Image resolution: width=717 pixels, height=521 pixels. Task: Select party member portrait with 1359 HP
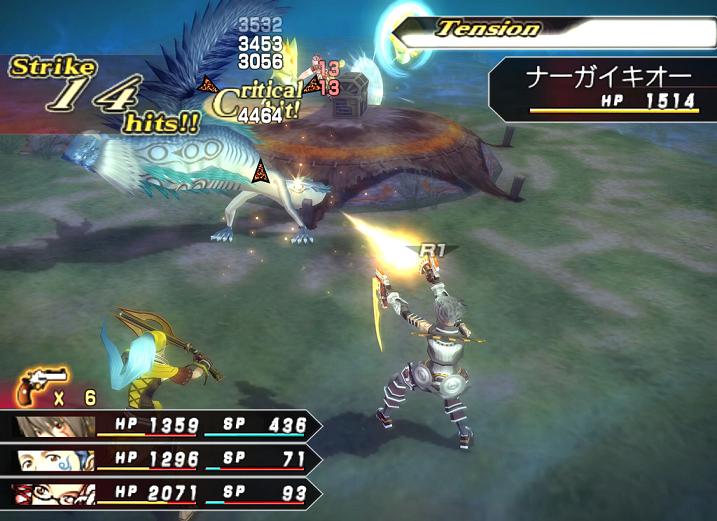tap(54, 427)
